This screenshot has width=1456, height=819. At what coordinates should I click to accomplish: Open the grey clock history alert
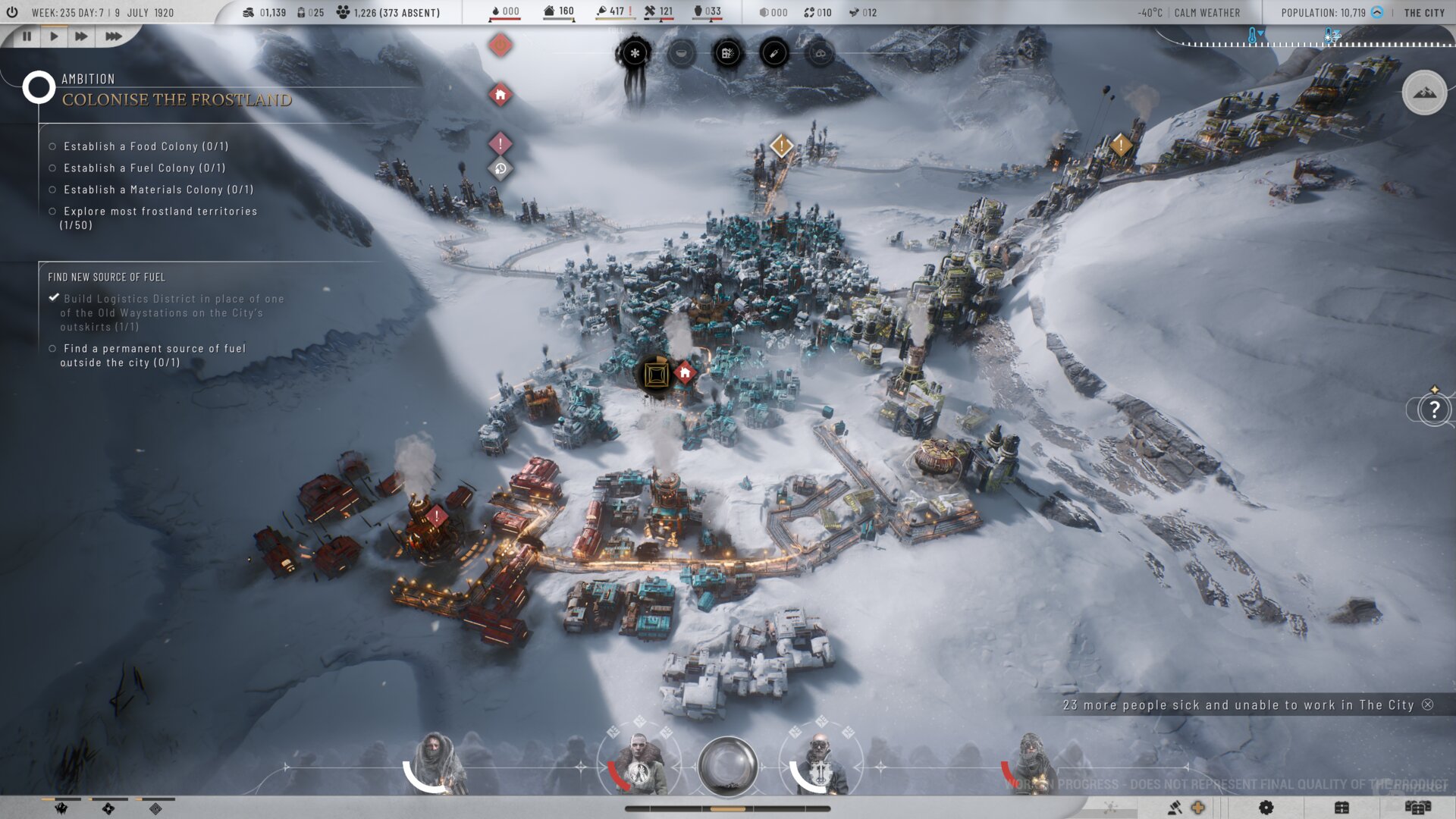click(x=500, y=168)
